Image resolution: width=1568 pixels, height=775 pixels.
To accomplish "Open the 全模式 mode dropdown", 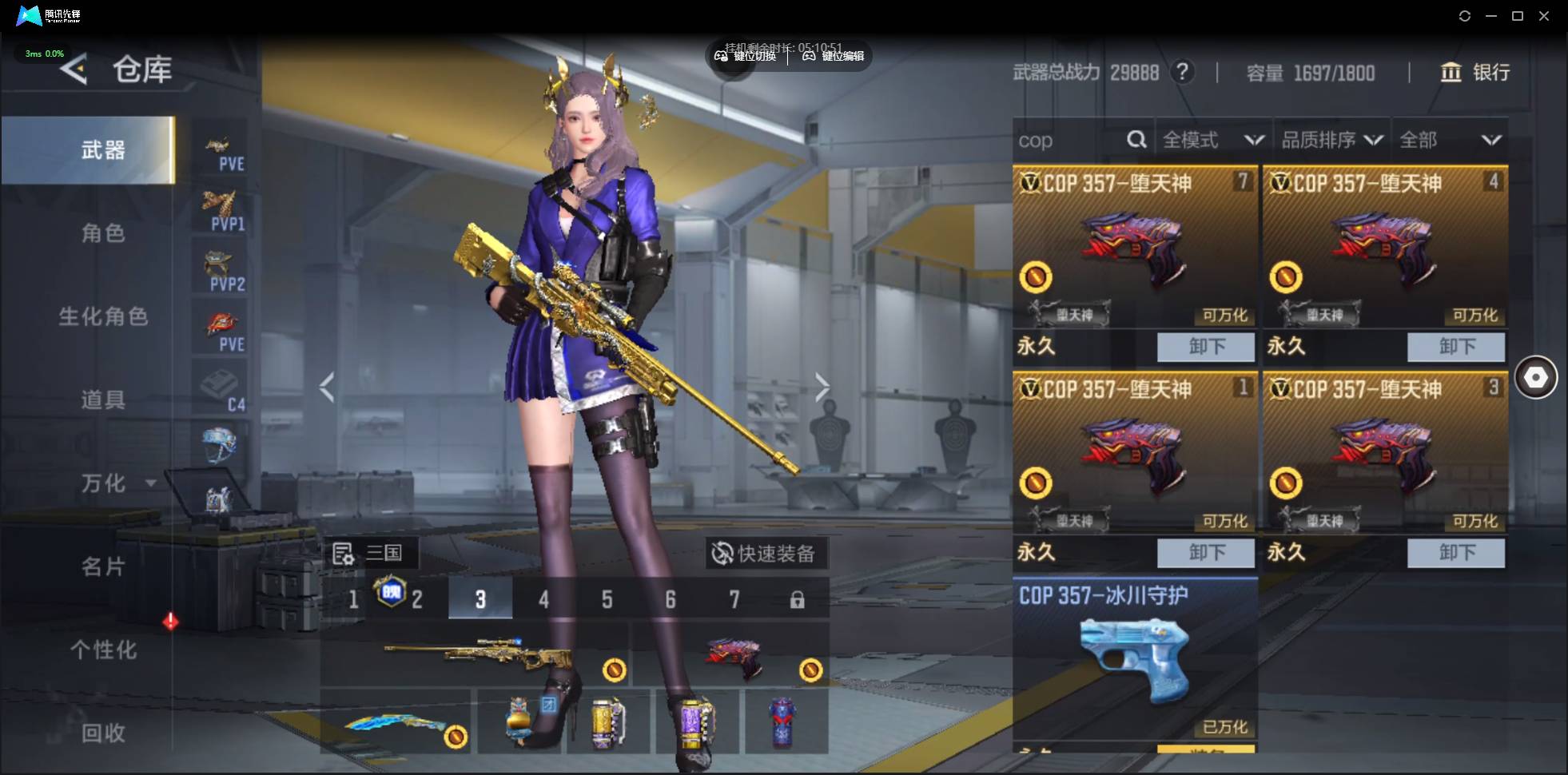I will tap(1212, 141).
